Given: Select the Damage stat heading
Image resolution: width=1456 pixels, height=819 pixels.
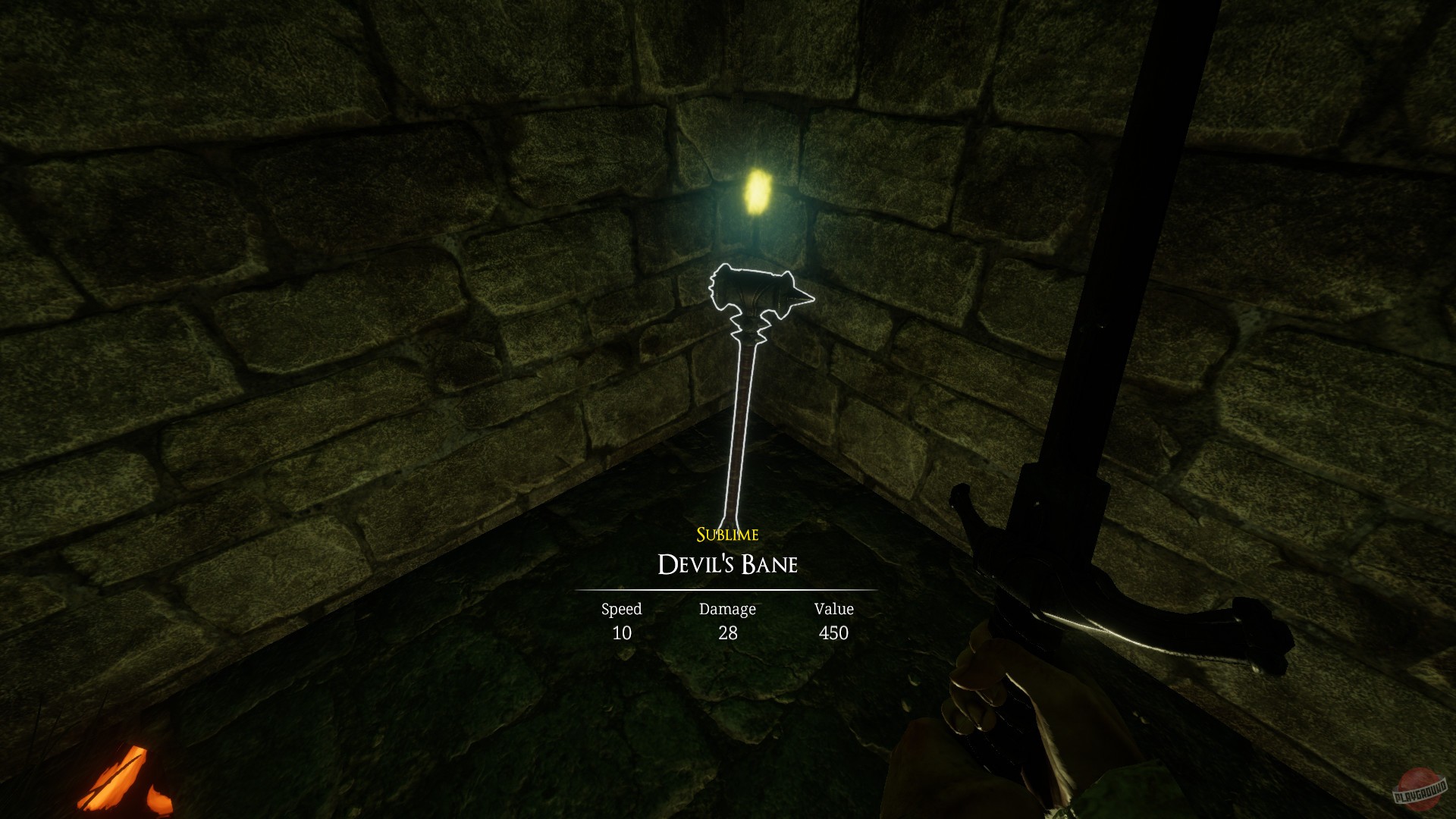Looking at the screenshot, I should (726, 608).
